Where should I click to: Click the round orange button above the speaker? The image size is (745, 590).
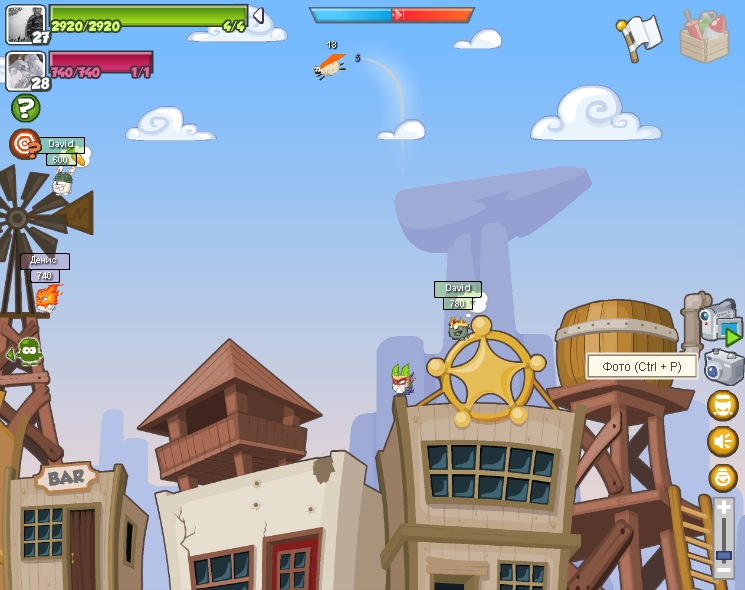tap(722, 405)
